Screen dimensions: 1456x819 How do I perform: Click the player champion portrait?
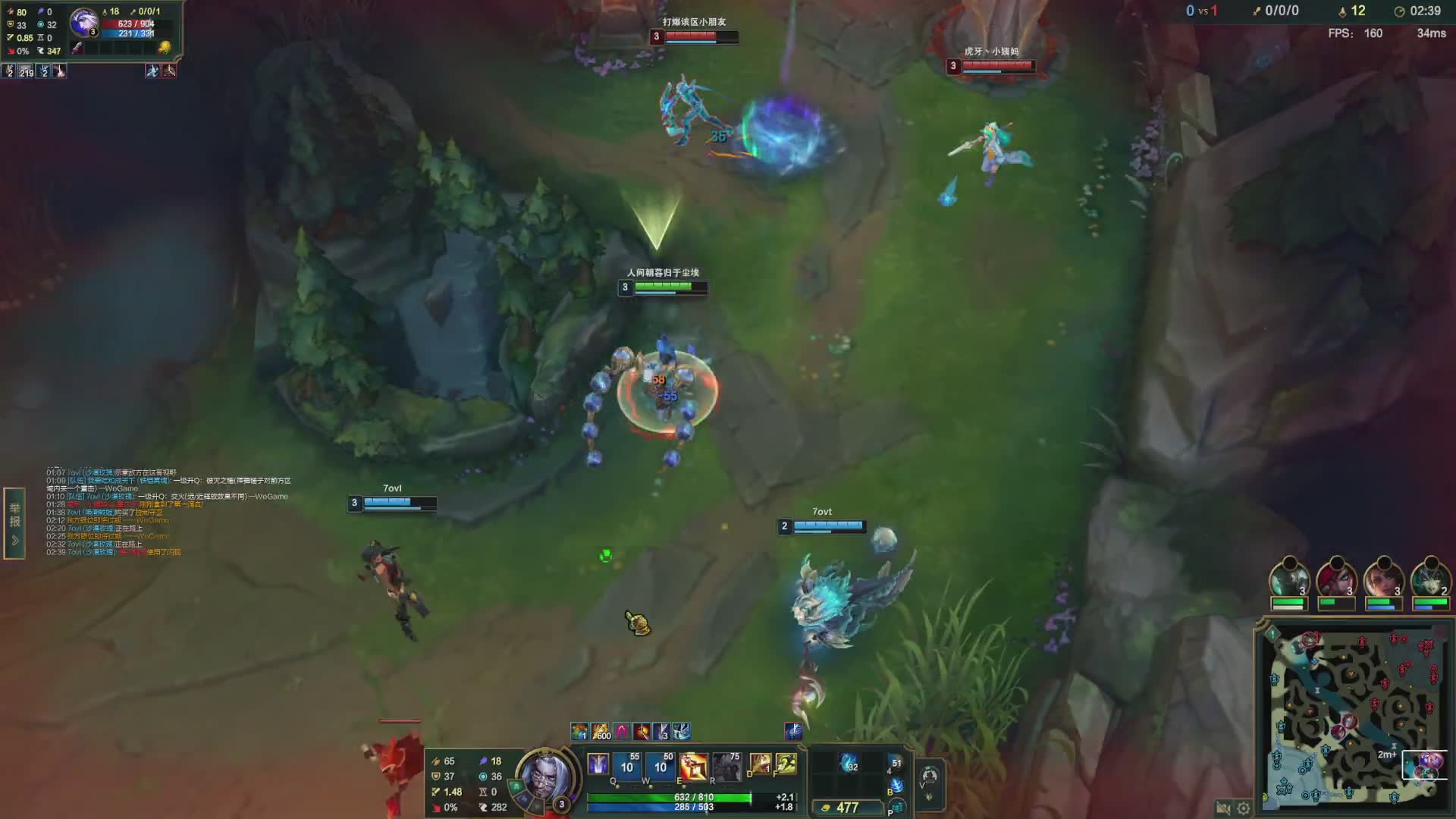click(544, 777)
